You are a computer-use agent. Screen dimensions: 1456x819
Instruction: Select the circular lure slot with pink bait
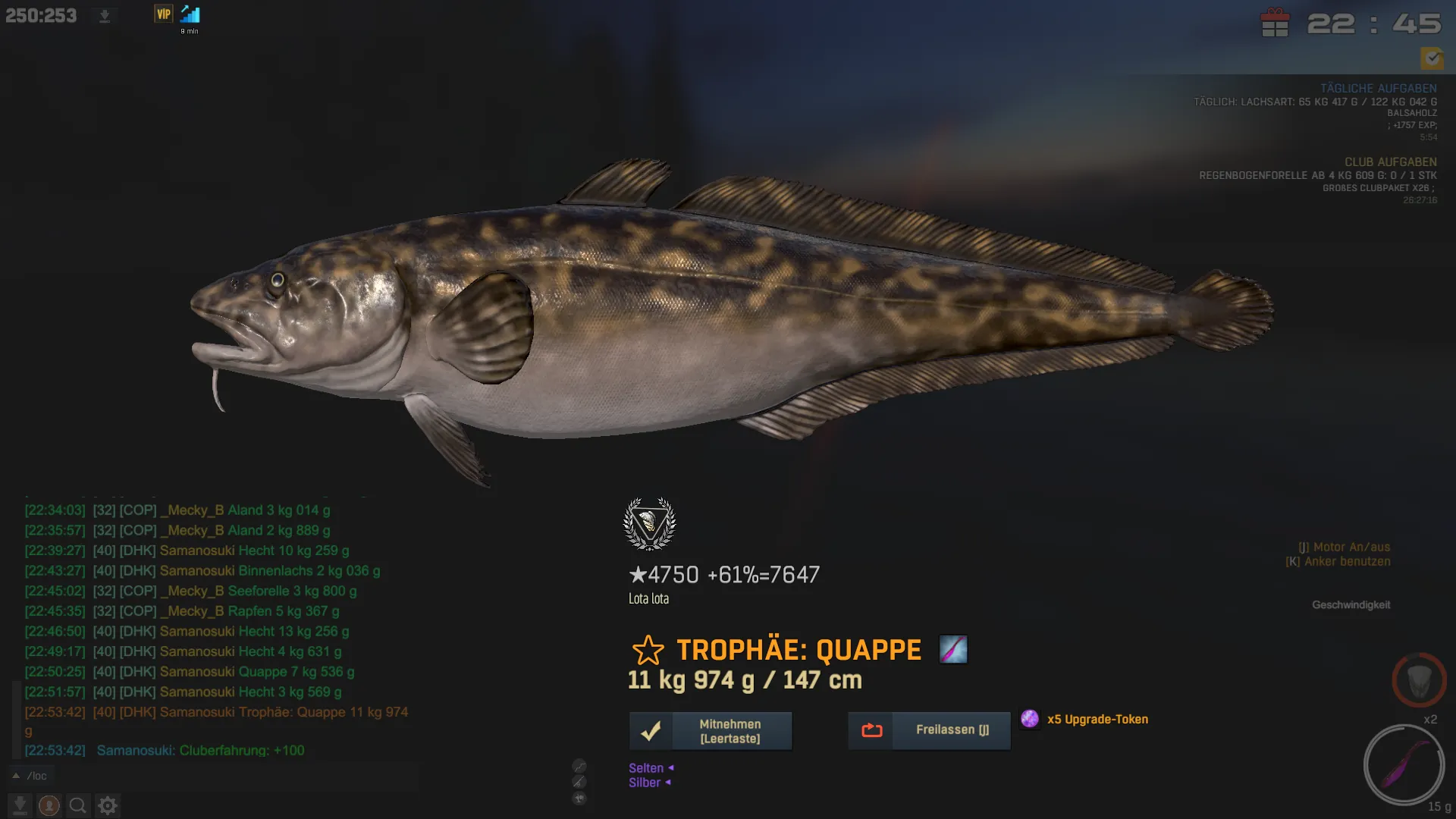point(1404,764)
